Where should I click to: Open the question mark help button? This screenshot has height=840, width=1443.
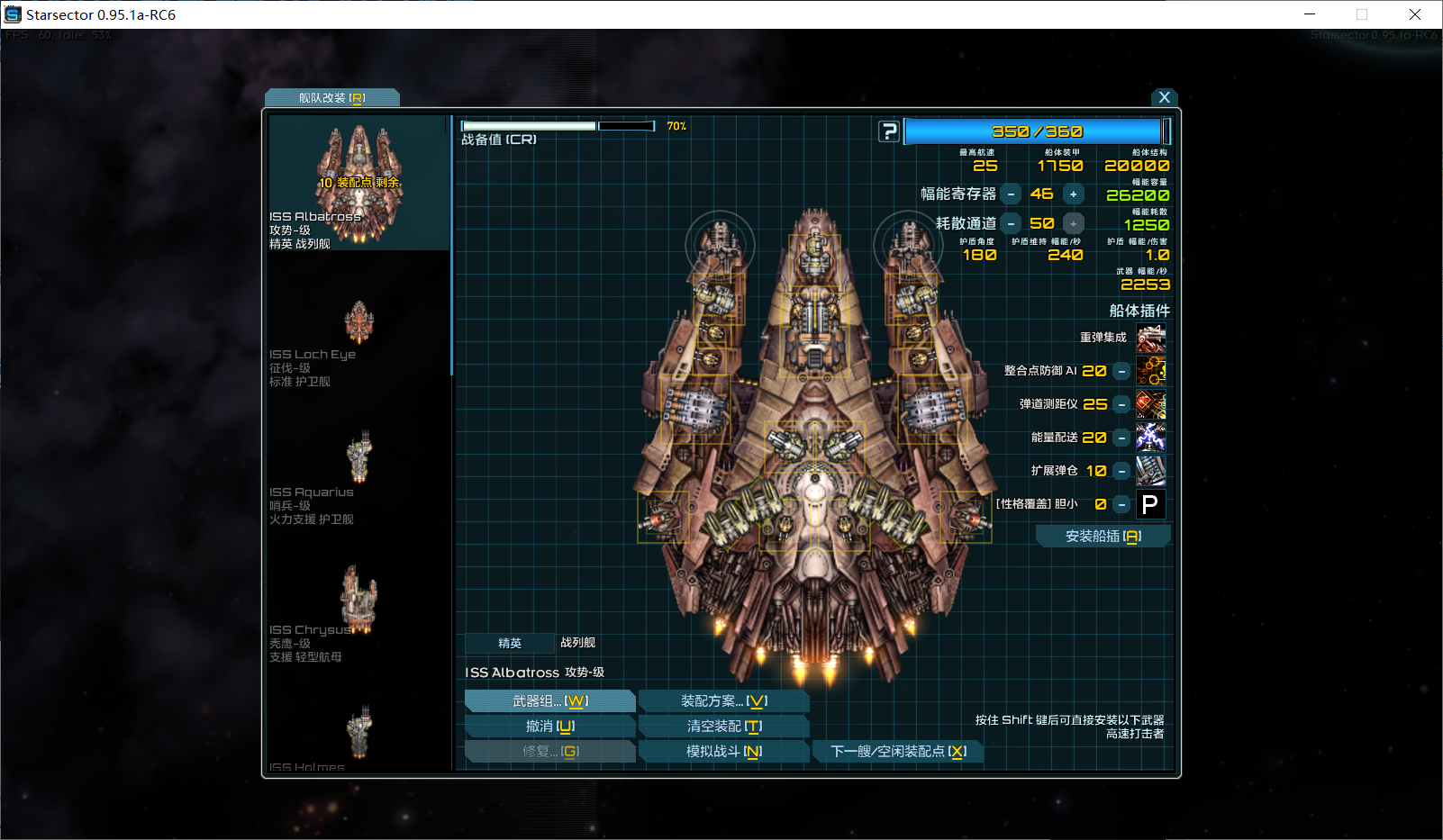coord(889,131)
